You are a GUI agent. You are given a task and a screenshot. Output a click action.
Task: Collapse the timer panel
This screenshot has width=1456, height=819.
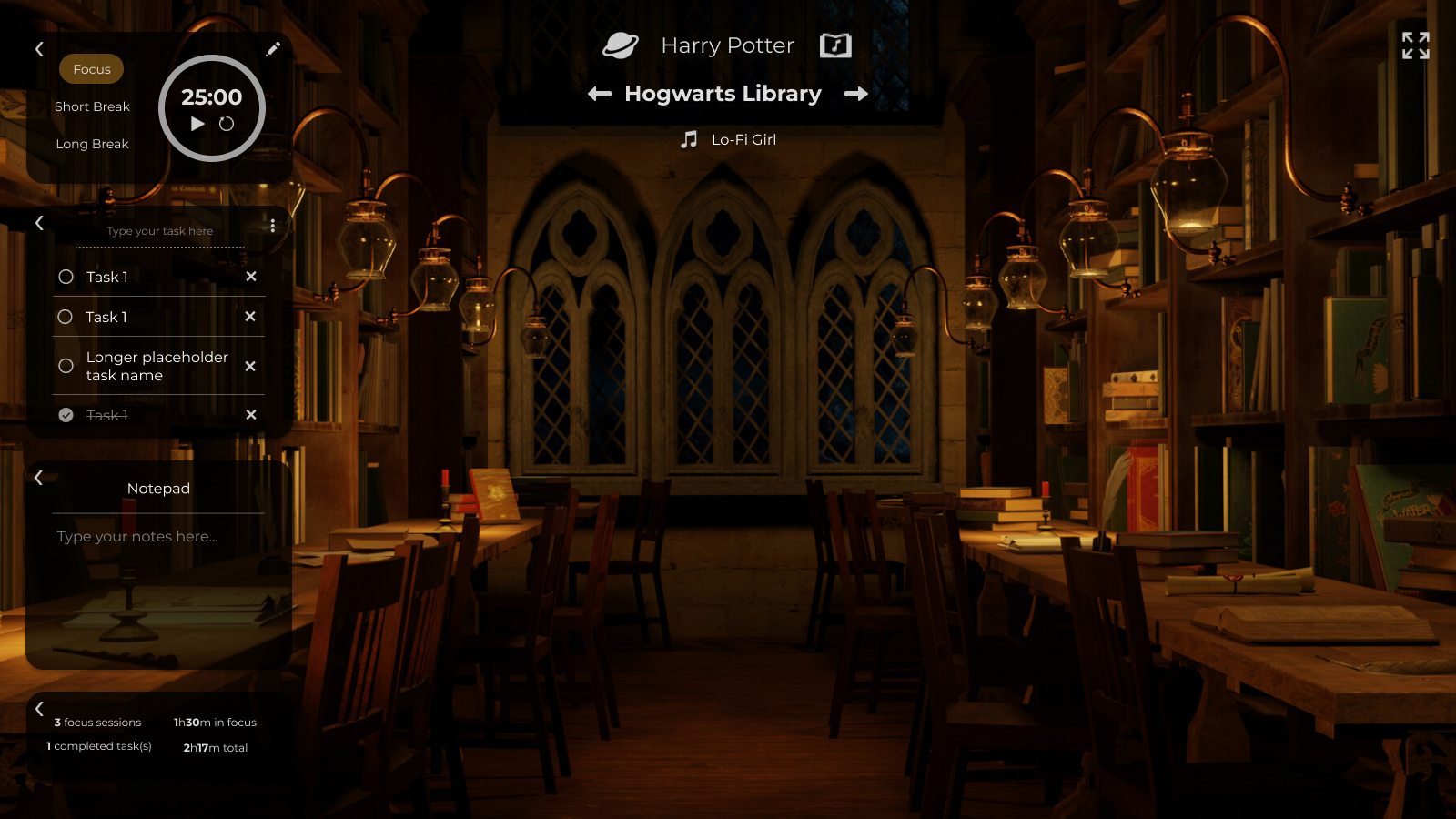pos(39,49)
